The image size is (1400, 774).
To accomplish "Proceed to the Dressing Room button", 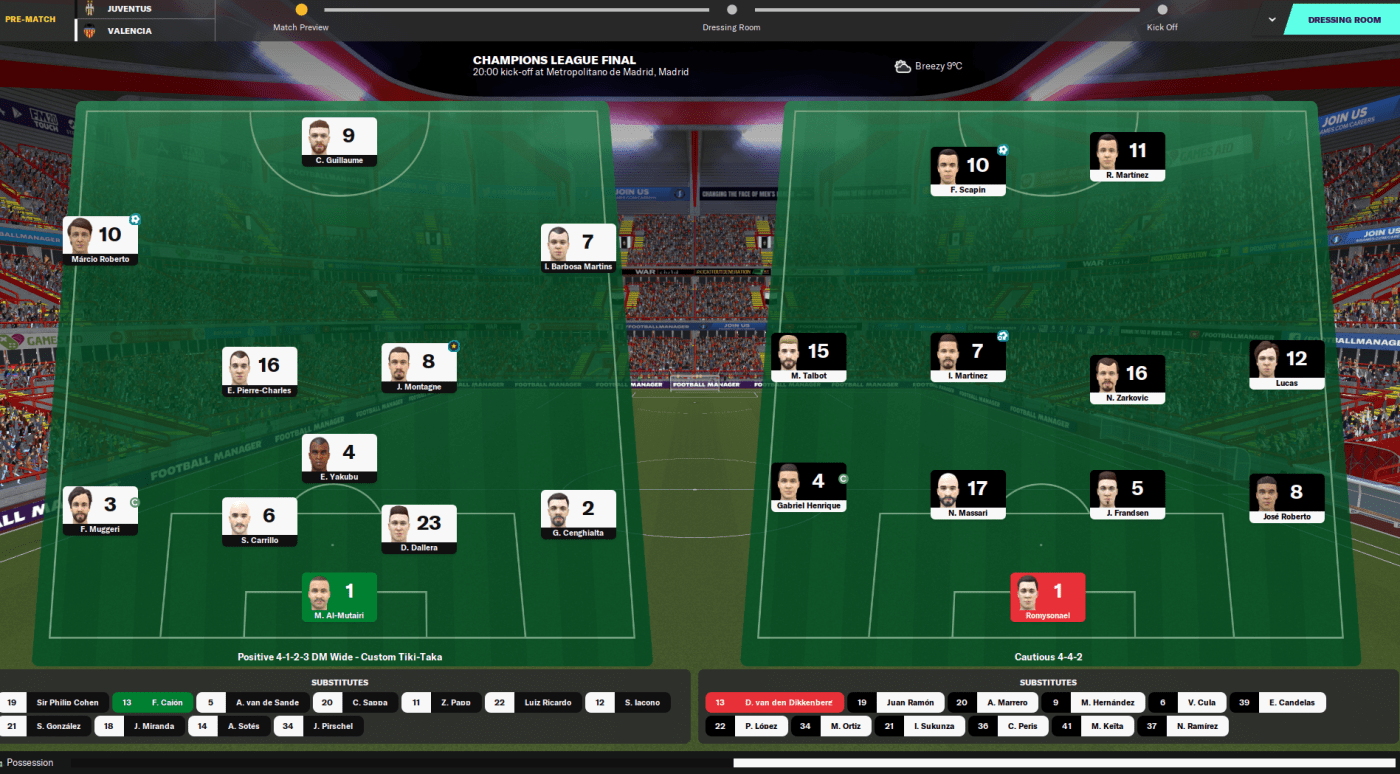I will 1344,20.
